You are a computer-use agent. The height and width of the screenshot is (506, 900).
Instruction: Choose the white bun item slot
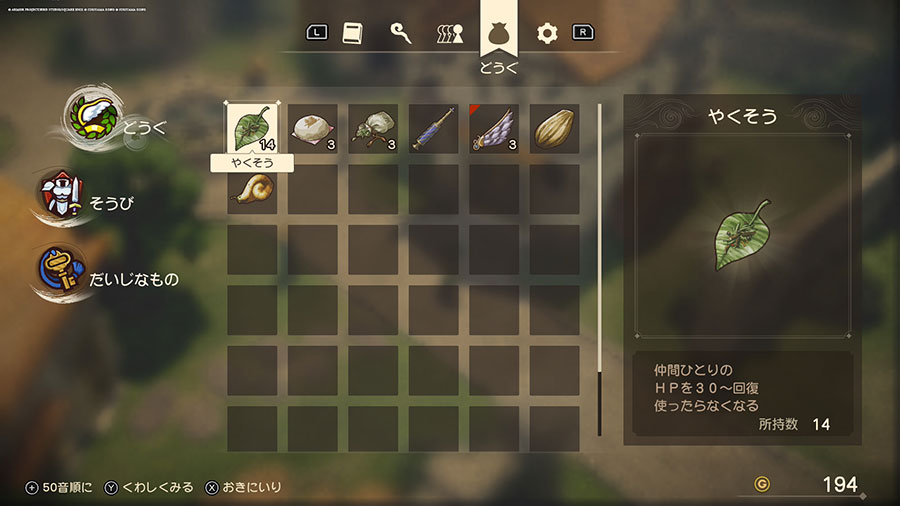(312, 129)
